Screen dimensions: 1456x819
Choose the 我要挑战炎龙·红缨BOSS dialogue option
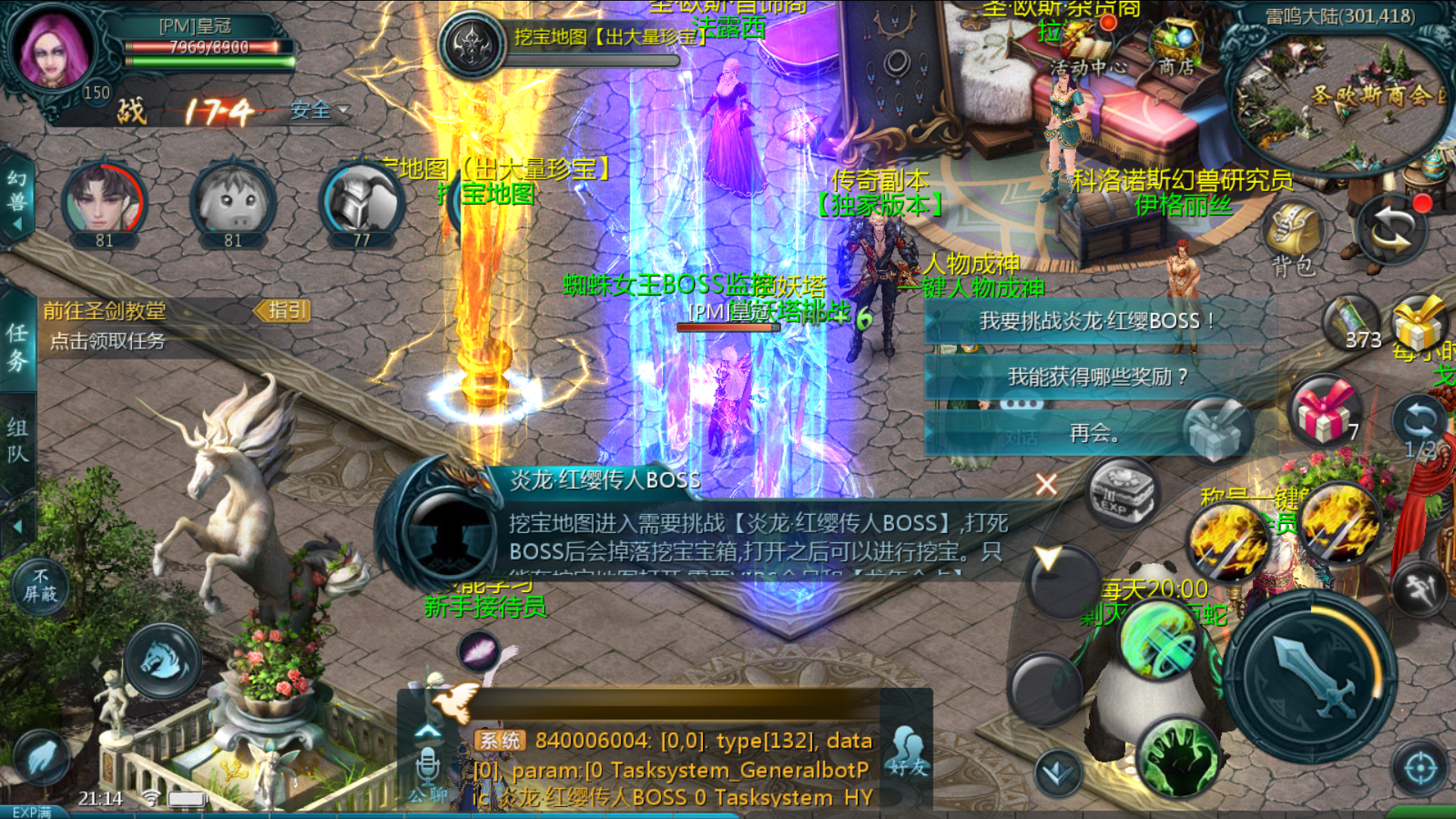coord(1097,322)
